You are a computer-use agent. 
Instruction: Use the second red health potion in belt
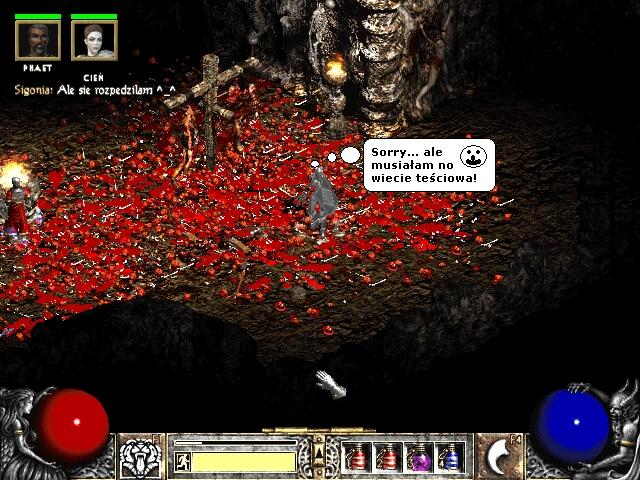(x=388, y=458)
